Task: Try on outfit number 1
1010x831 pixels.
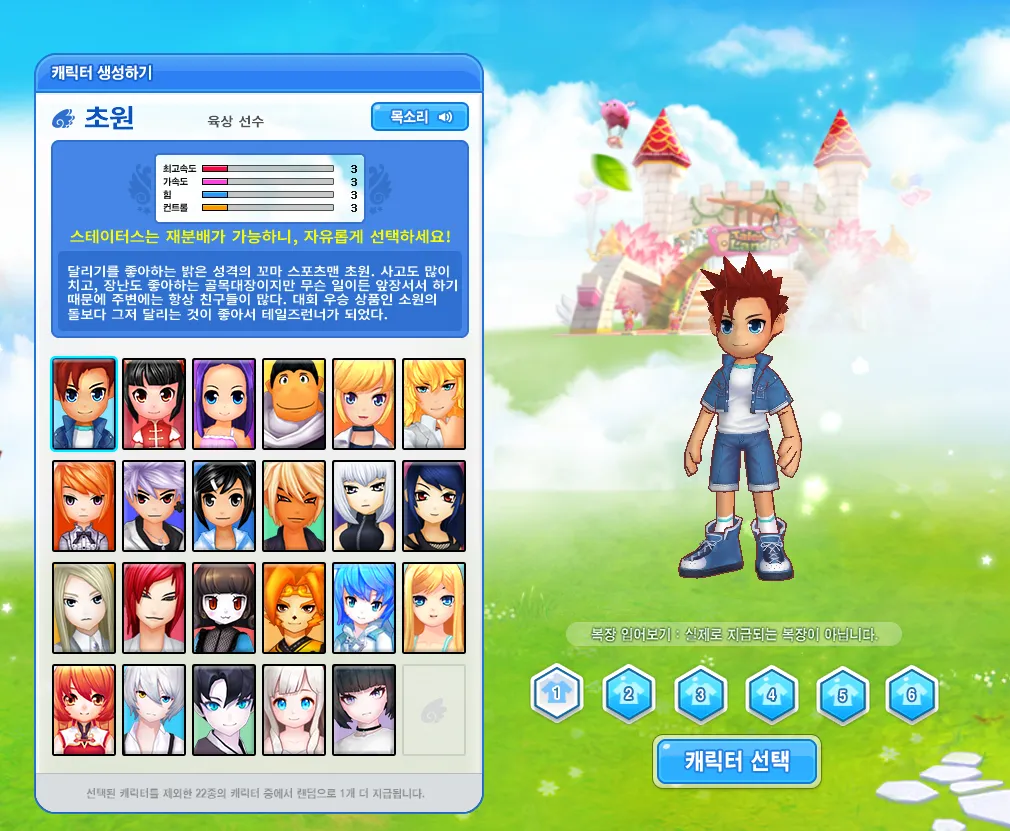Action: pyautogui.click(x=556, y=693)
